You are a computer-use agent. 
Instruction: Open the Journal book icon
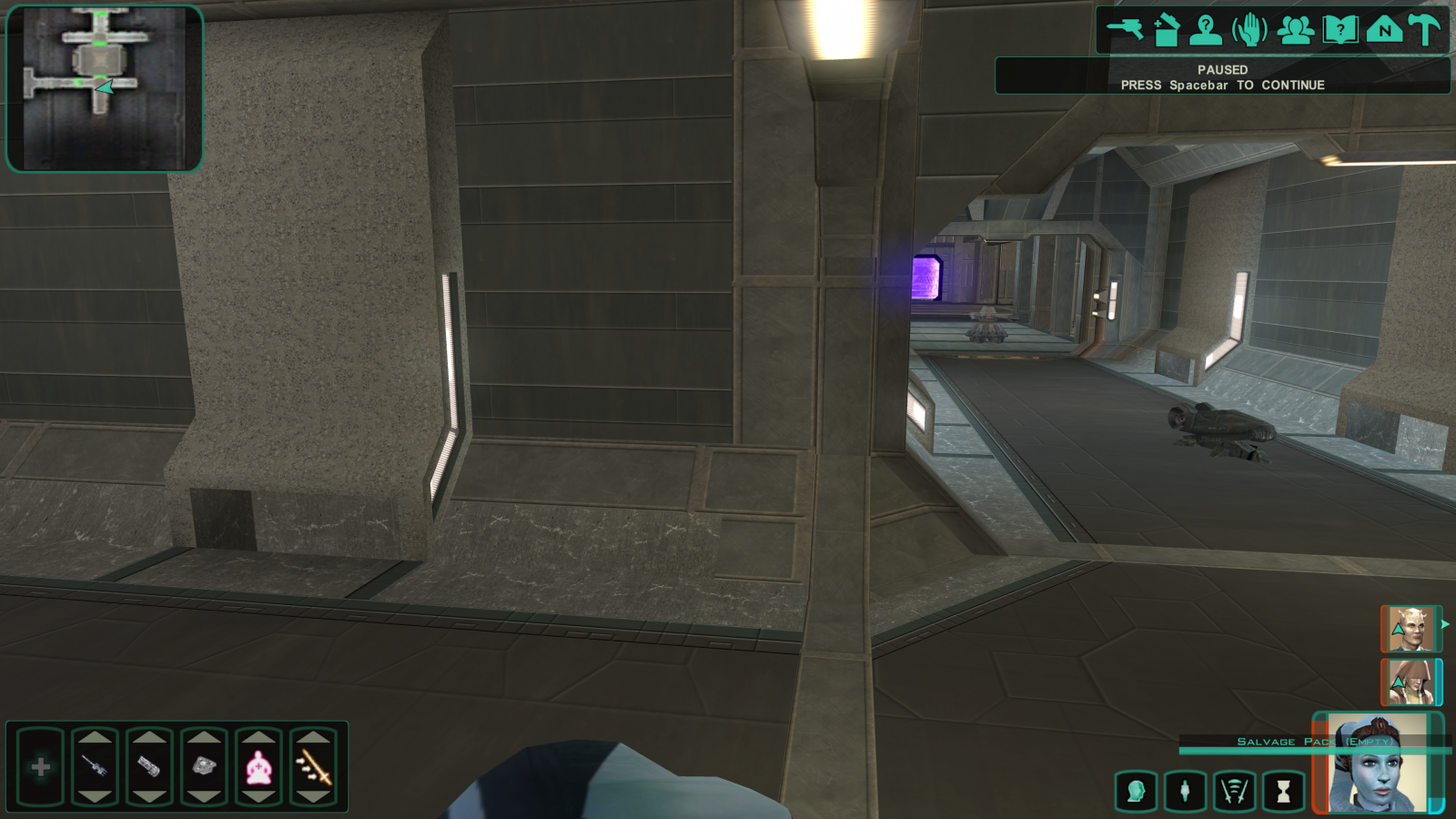1340,30
